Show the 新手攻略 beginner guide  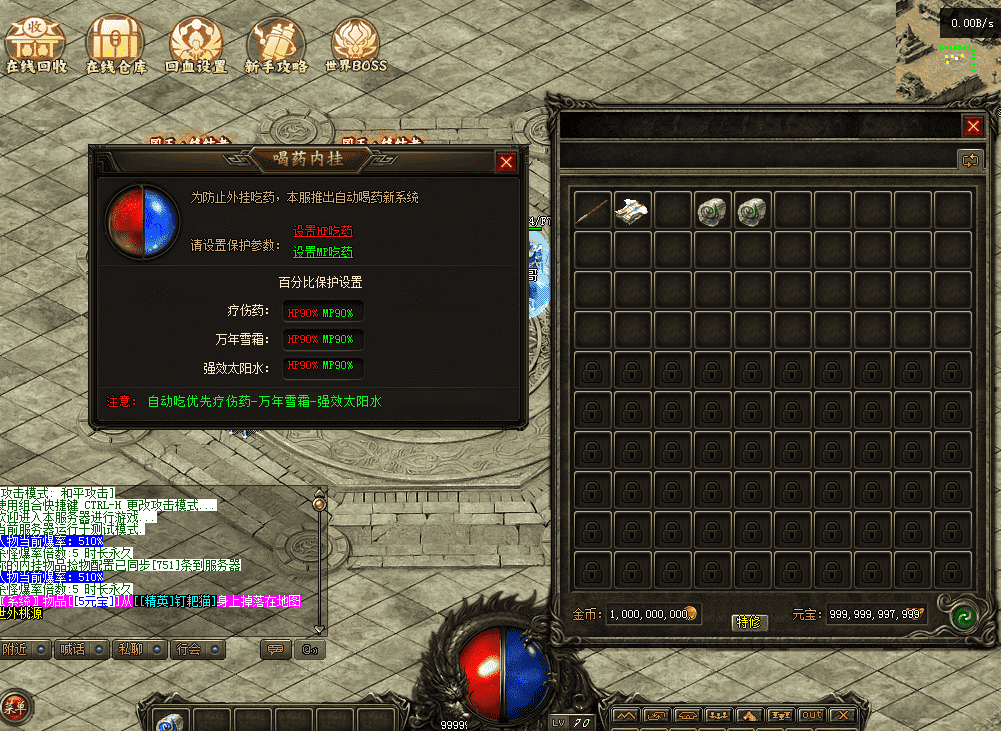pyautogui.click(x=276, y=44)
